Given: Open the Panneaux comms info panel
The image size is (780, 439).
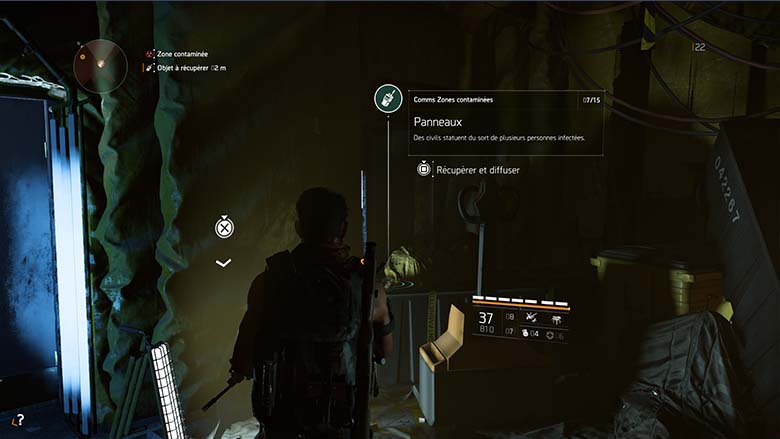Looking at the screenshot, I should (505, 124).
